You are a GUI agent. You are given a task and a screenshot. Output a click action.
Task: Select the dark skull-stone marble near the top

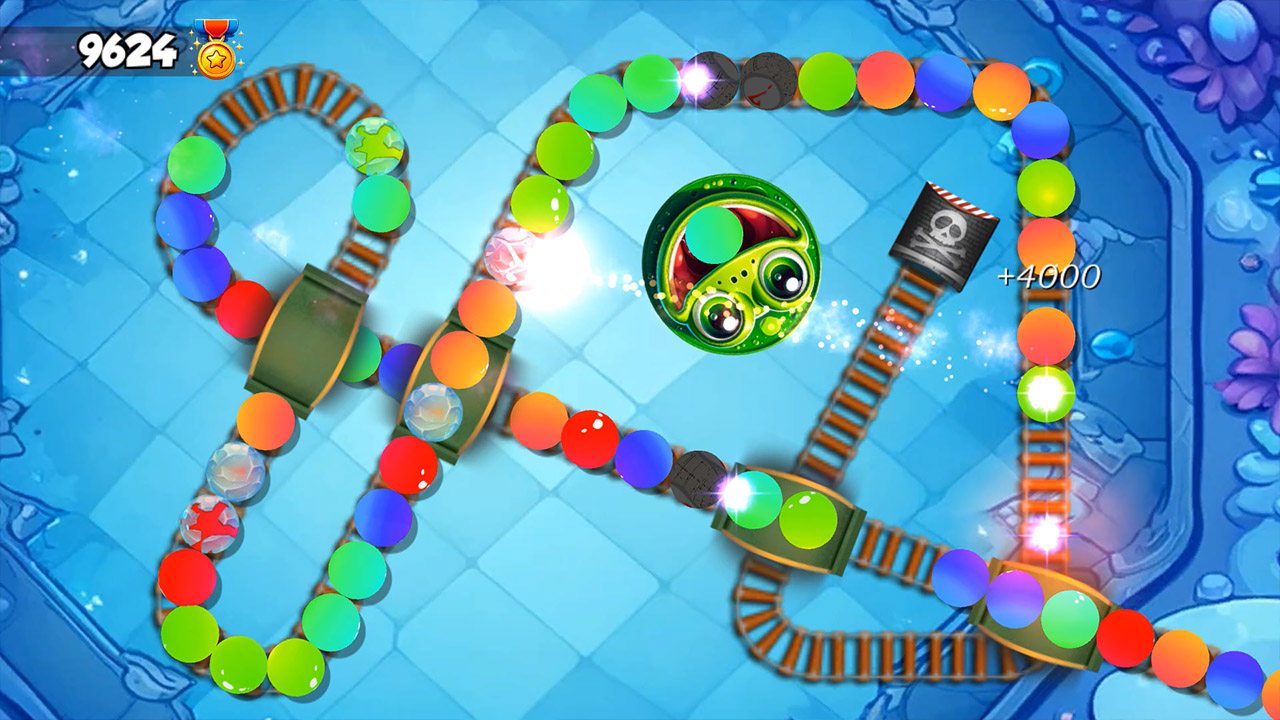point(757,82)
